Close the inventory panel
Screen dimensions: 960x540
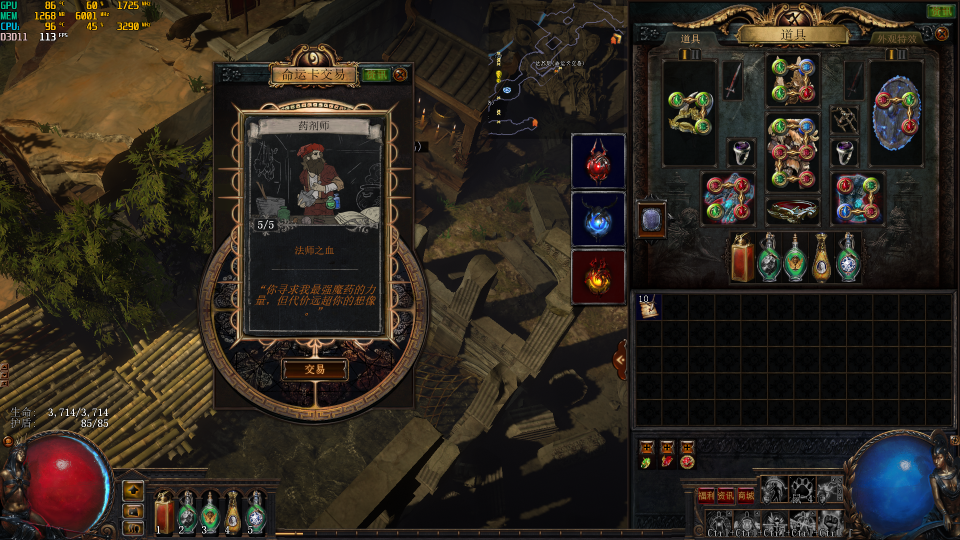942,11
